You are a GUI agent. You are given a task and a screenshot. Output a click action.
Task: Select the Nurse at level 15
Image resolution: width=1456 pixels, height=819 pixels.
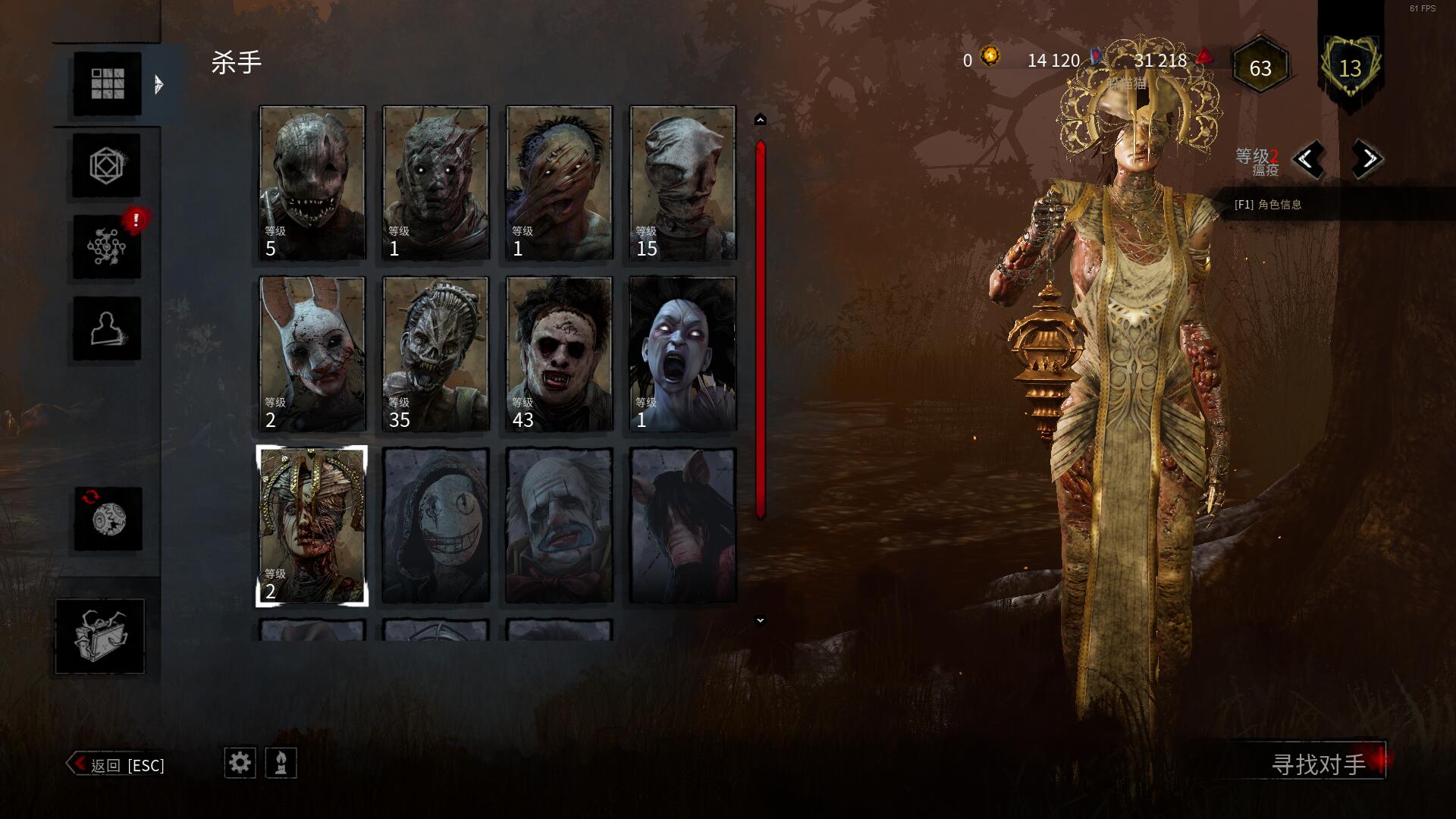point(682,183)
